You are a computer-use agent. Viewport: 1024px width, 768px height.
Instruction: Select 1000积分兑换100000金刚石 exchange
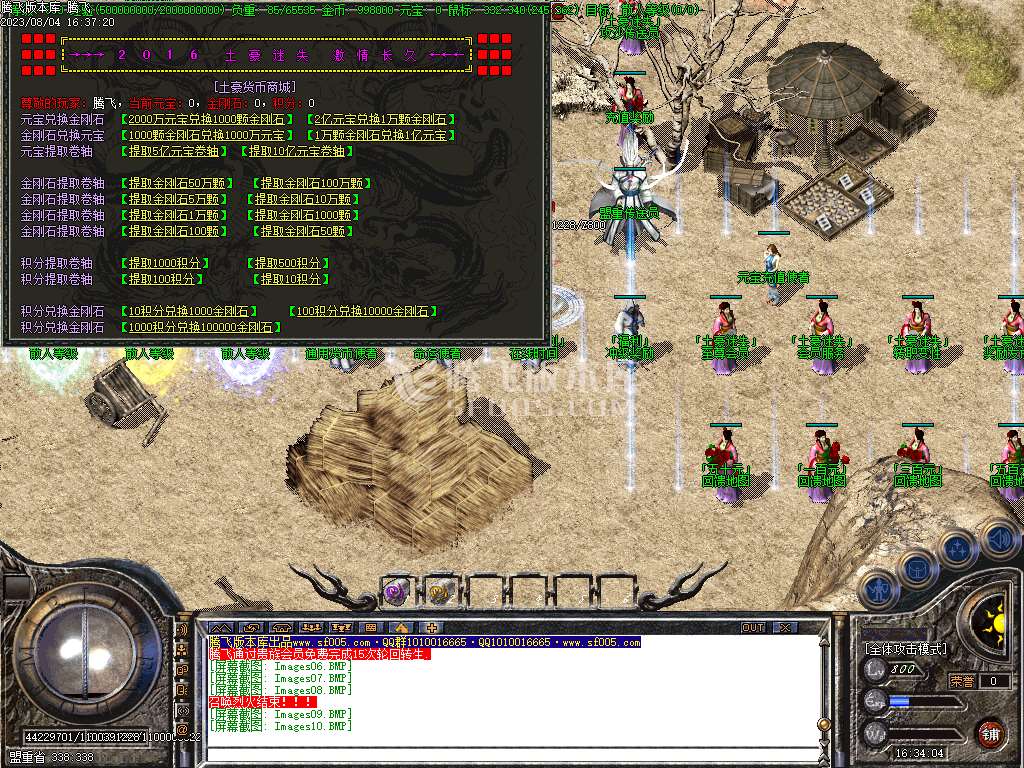coord(200,327)
